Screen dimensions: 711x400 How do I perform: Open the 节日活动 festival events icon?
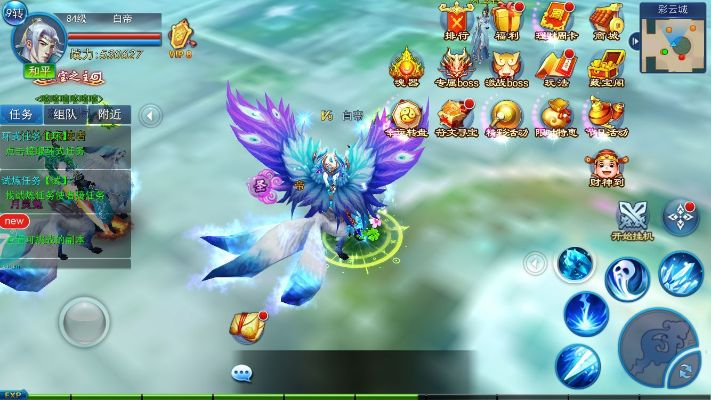tap(606, 117)
